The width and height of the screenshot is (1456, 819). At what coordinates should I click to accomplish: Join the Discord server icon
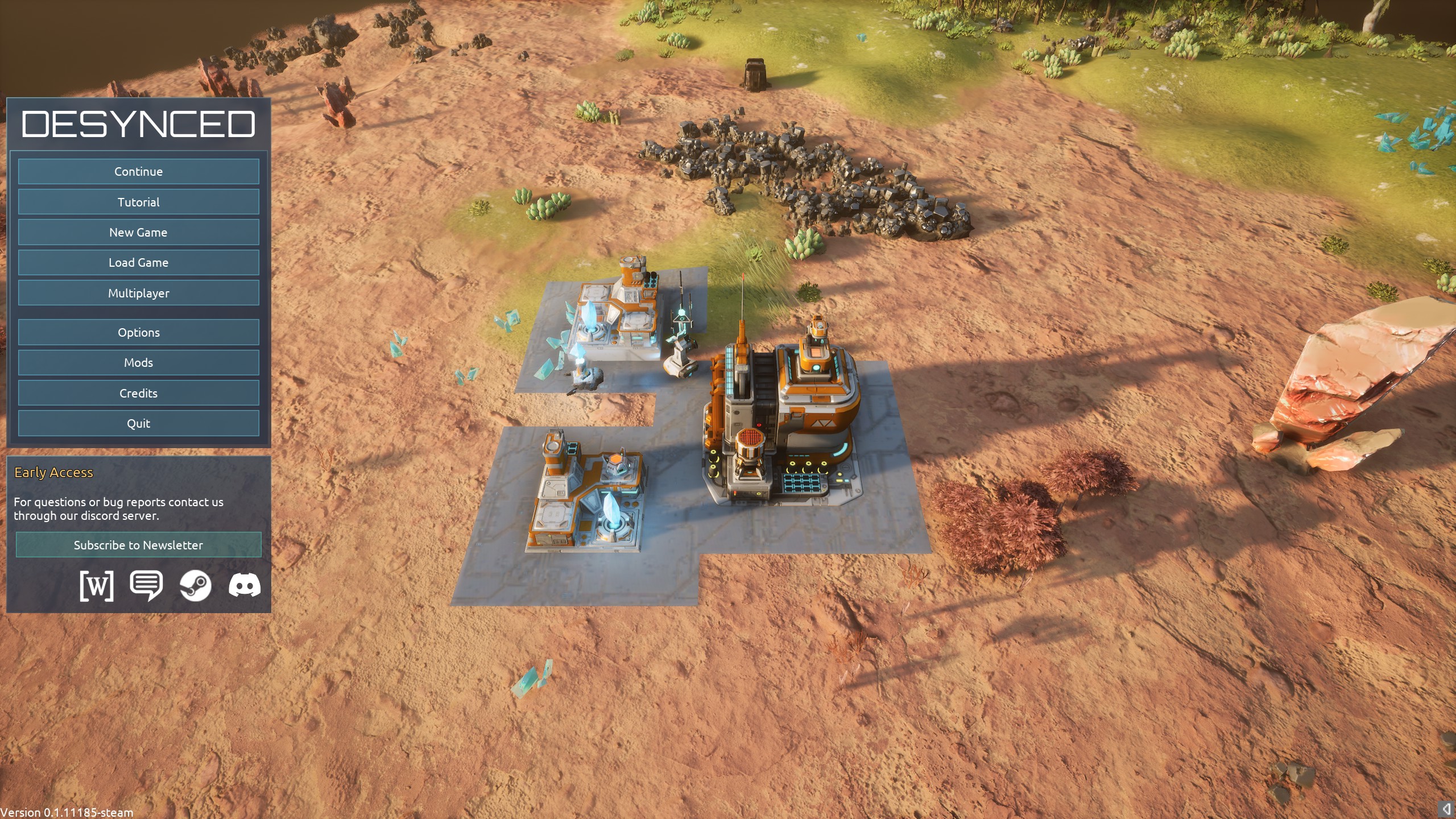coord(245,585)
